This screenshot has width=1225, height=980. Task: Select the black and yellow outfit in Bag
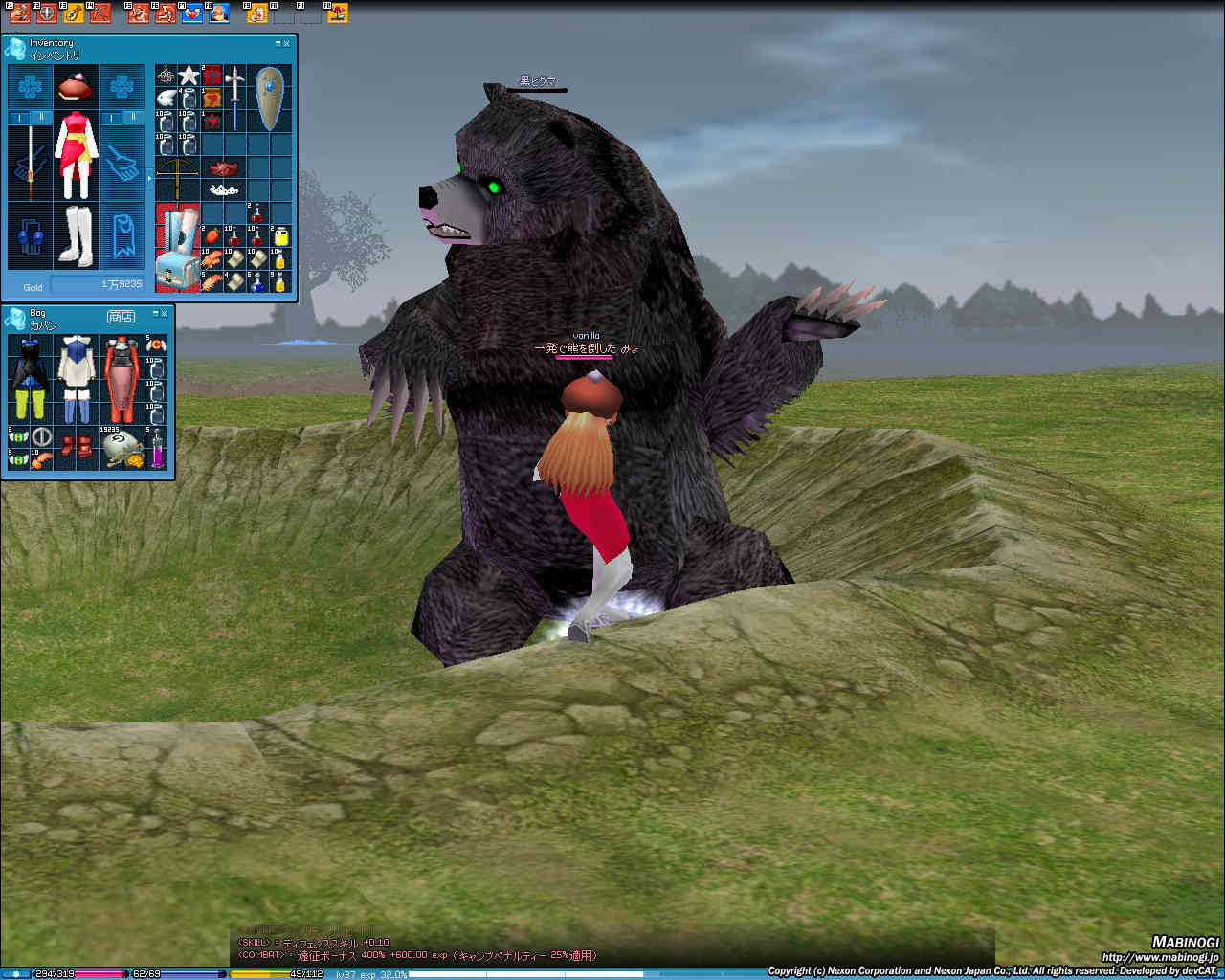click(28, 379)
